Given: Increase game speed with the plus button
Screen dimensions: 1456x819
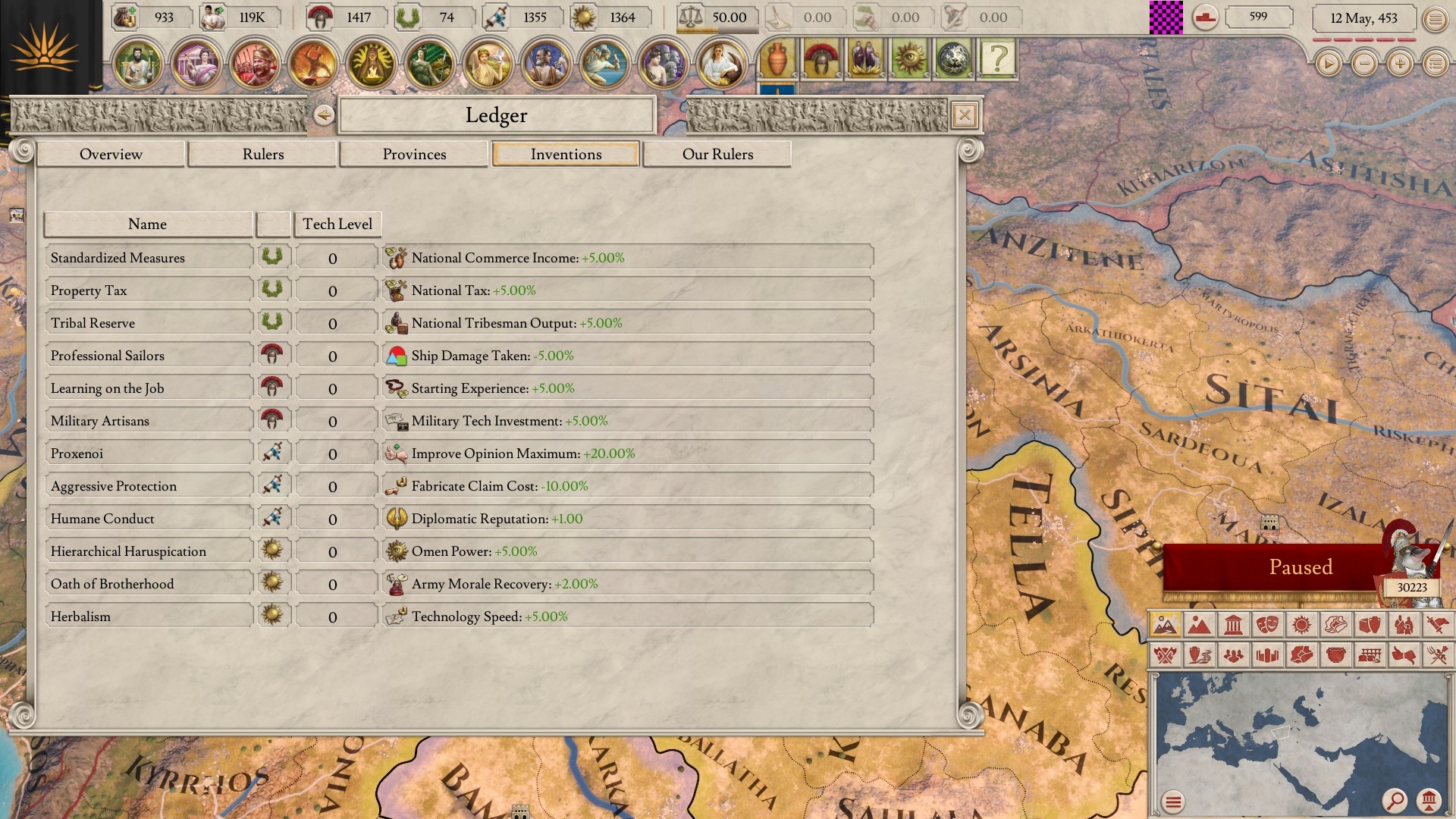Looking at the screenshot, I should pyautogui.click(x=1400, y=64).
